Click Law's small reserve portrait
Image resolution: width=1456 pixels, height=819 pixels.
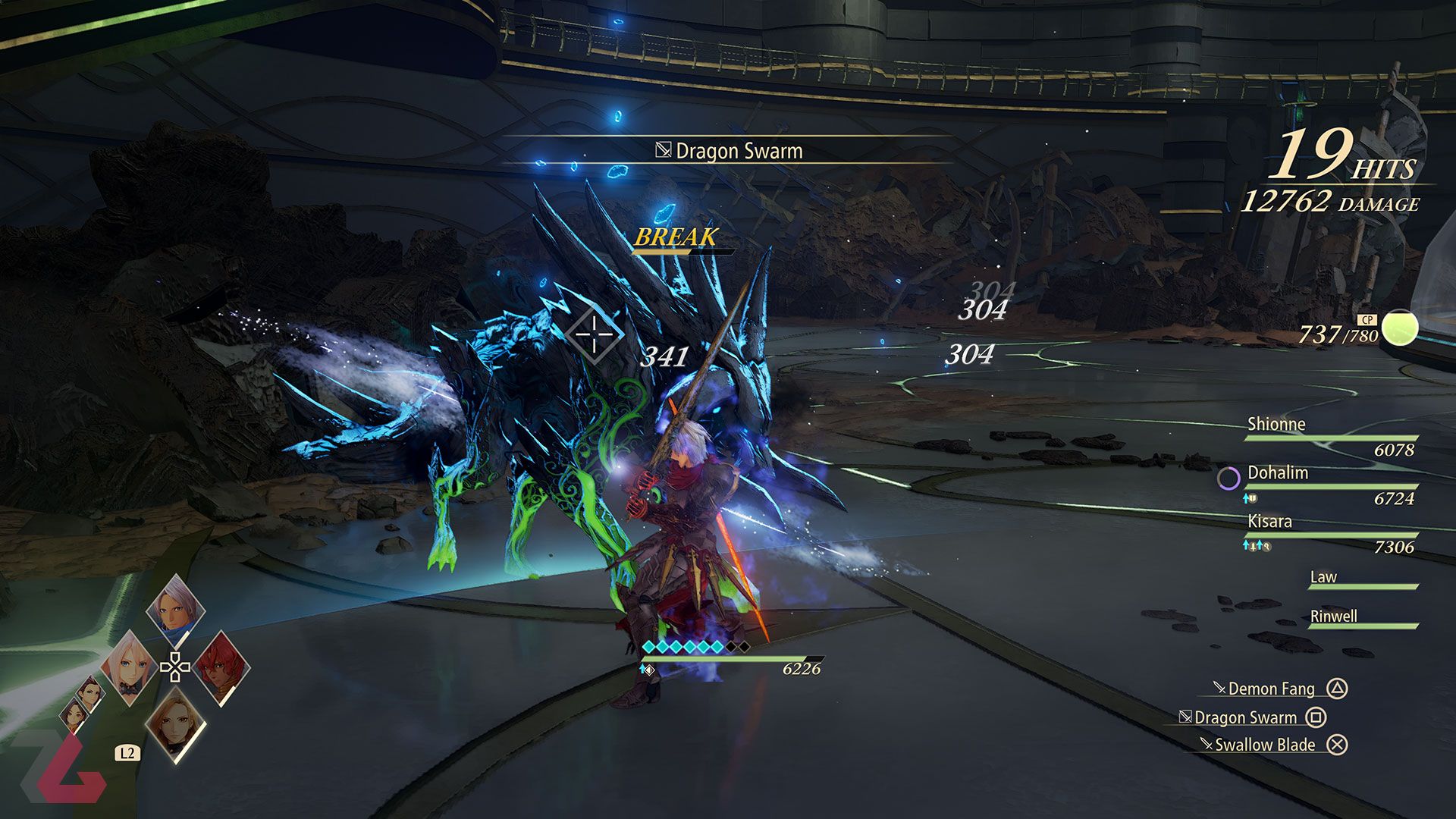(x=92, y=693)
